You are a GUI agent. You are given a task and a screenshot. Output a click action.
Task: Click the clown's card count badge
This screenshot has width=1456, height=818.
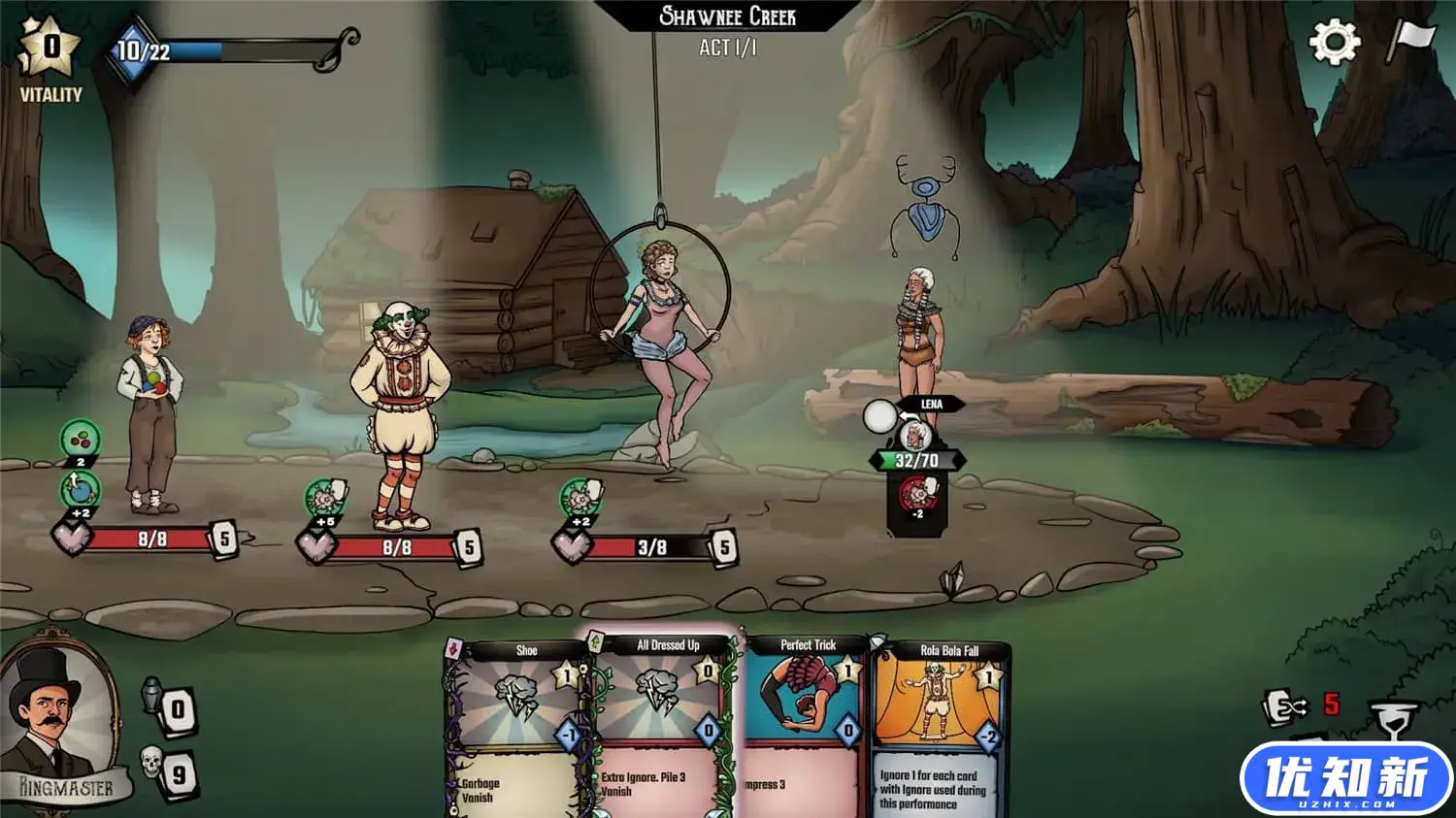(469, 547)
